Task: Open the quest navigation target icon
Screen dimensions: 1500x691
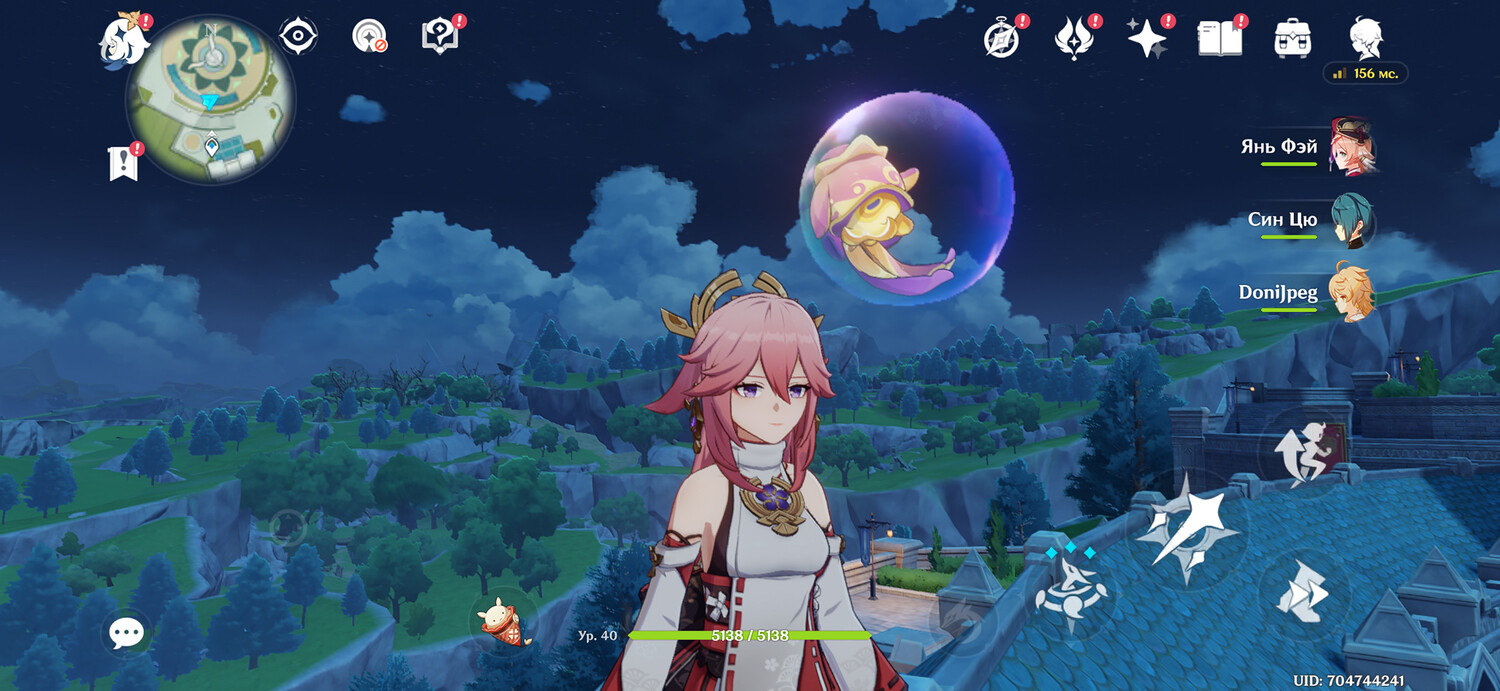Action: click(x=369, y=36)
